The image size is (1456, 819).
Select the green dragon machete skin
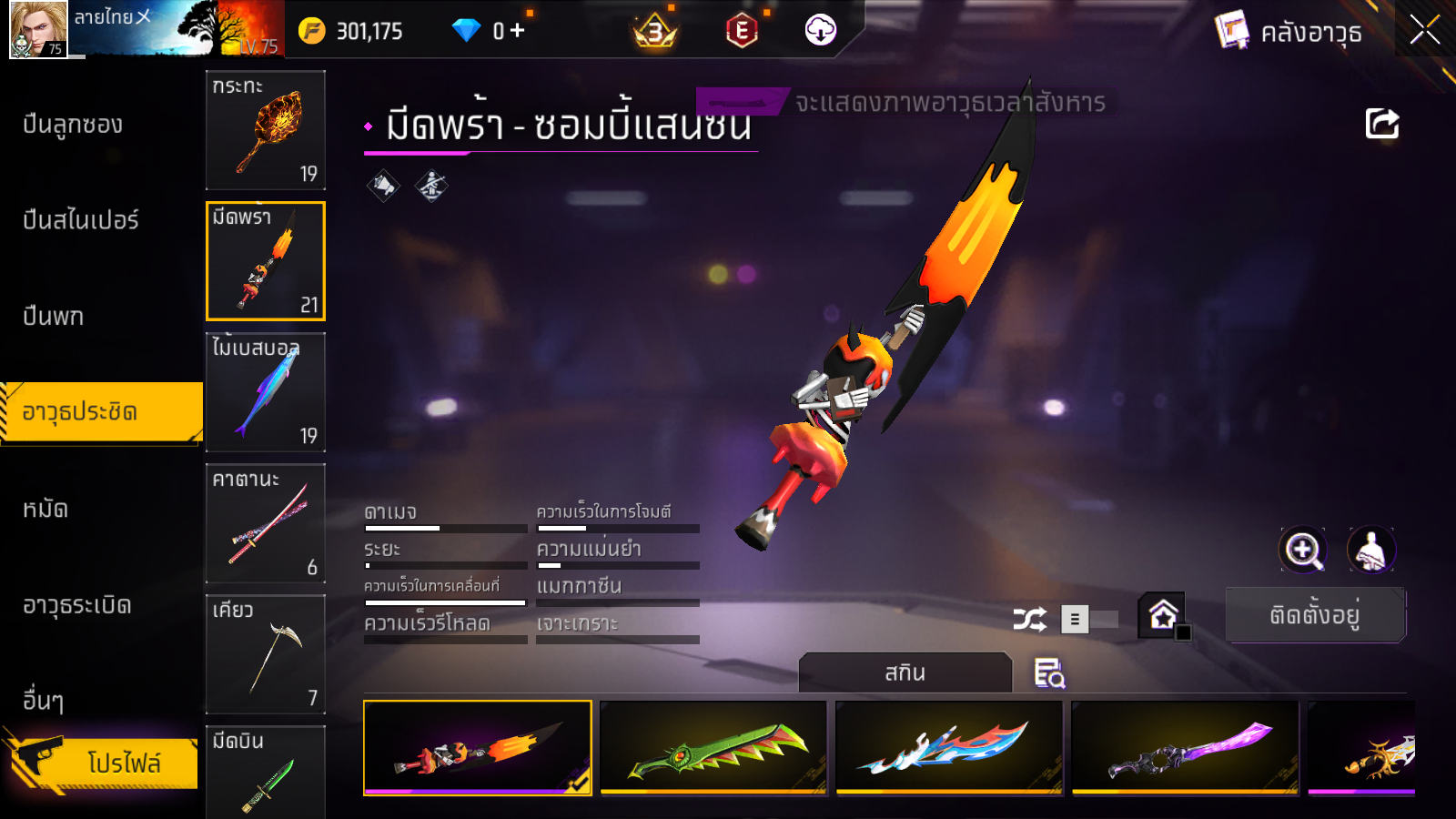713,748
